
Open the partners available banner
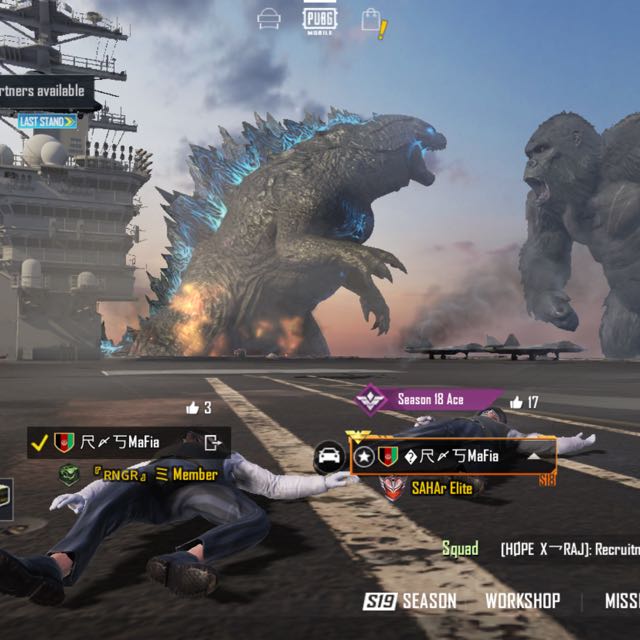[x=47, y=92]
